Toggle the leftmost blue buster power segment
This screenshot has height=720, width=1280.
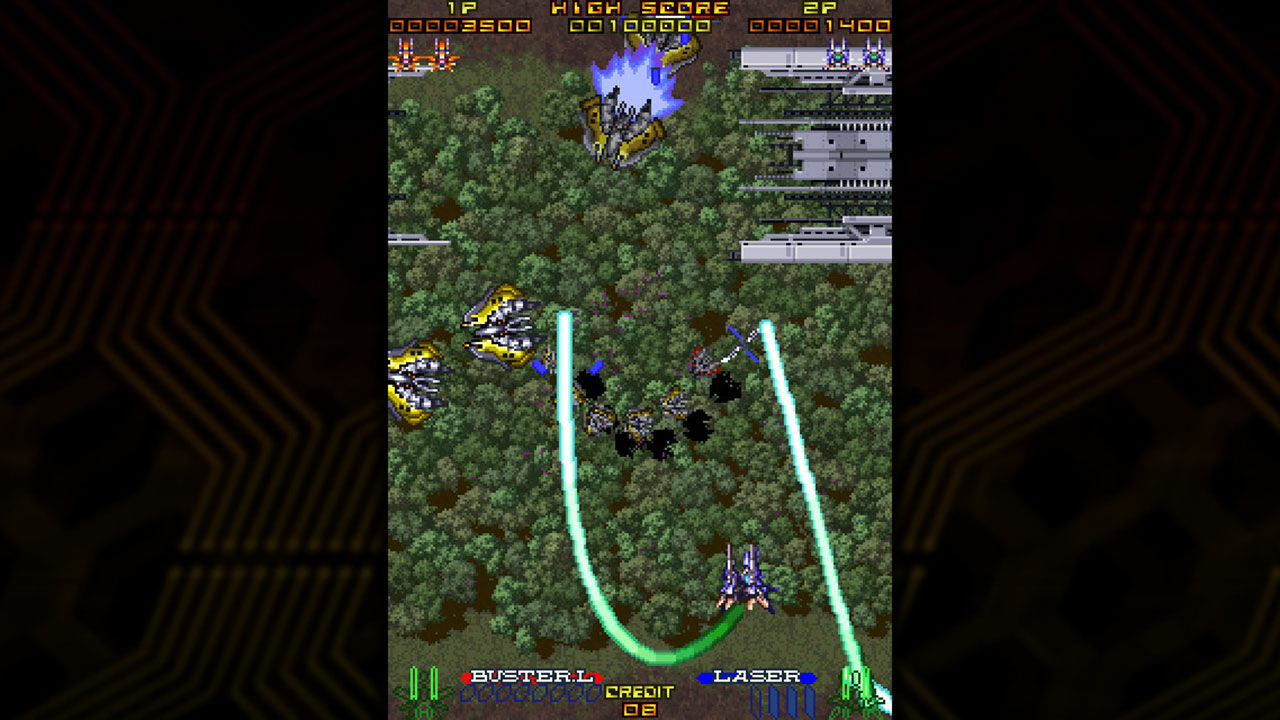pos(466,694)
